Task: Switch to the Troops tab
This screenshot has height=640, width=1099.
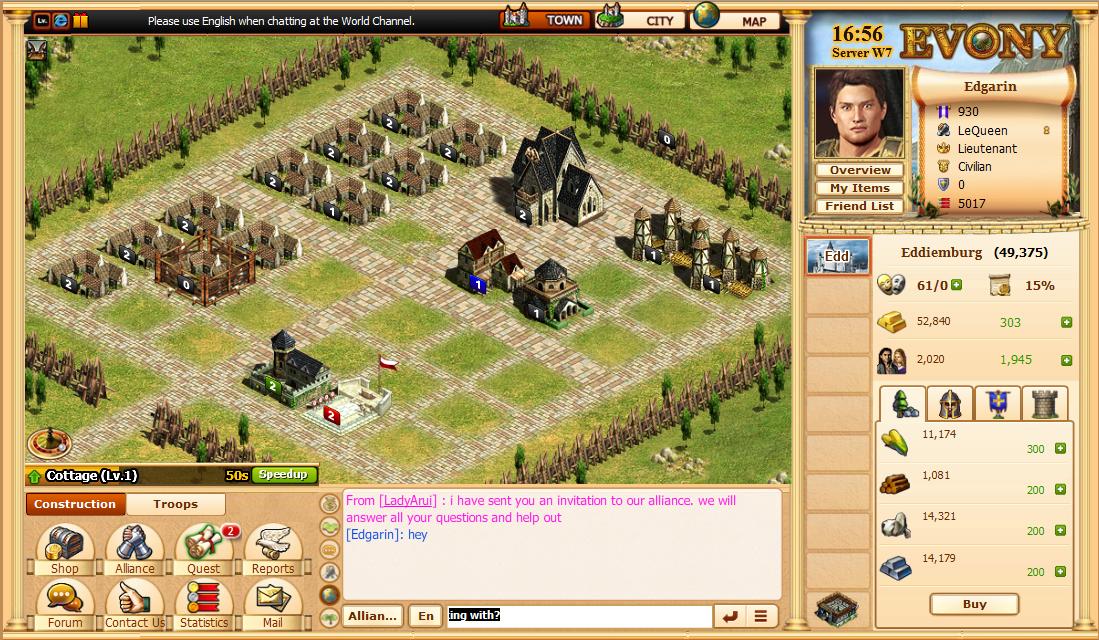Action: coord(175,504)
